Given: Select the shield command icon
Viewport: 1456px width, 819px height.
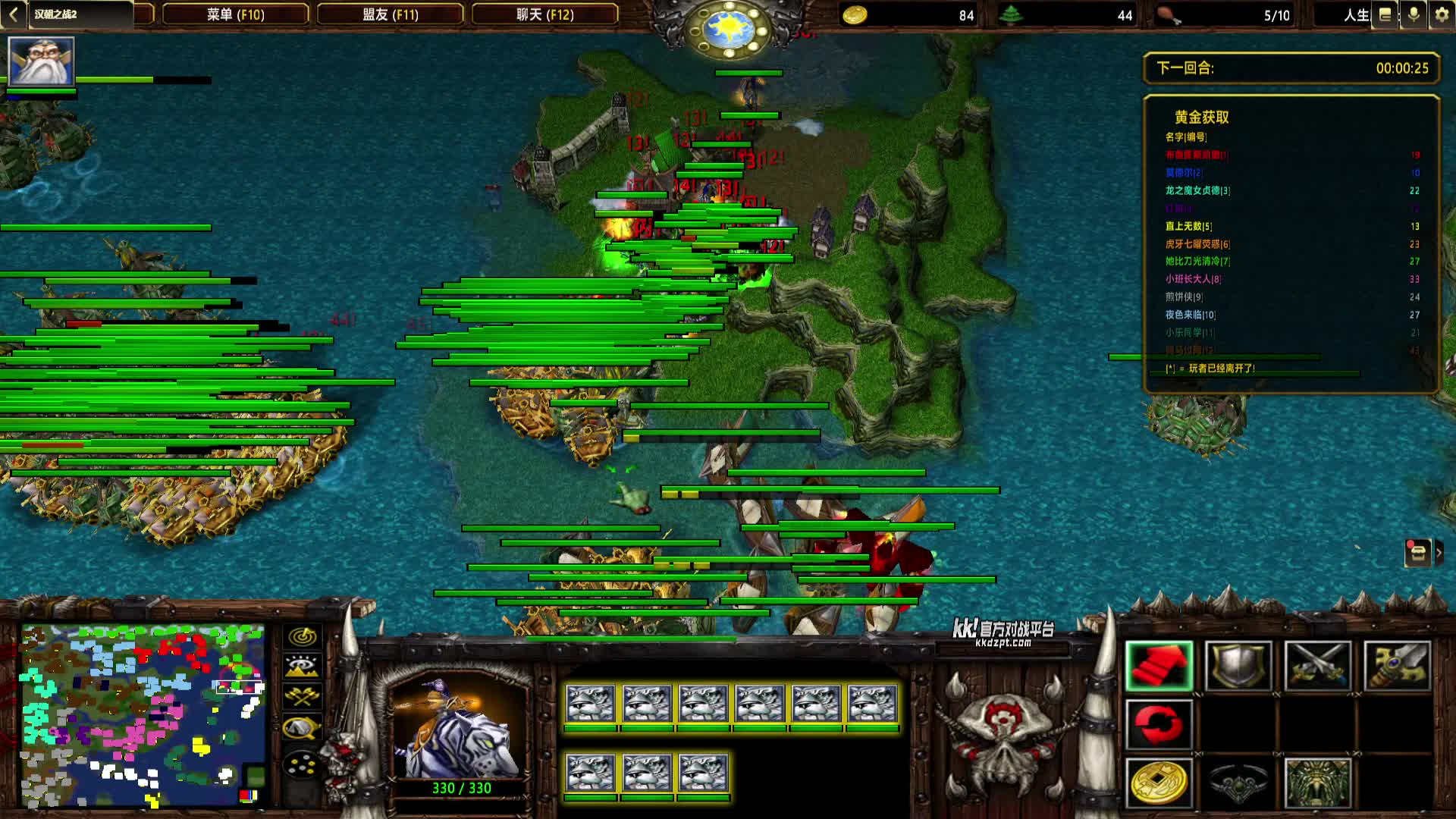Looking at the screenshot, I should (x=1238, y=666).
